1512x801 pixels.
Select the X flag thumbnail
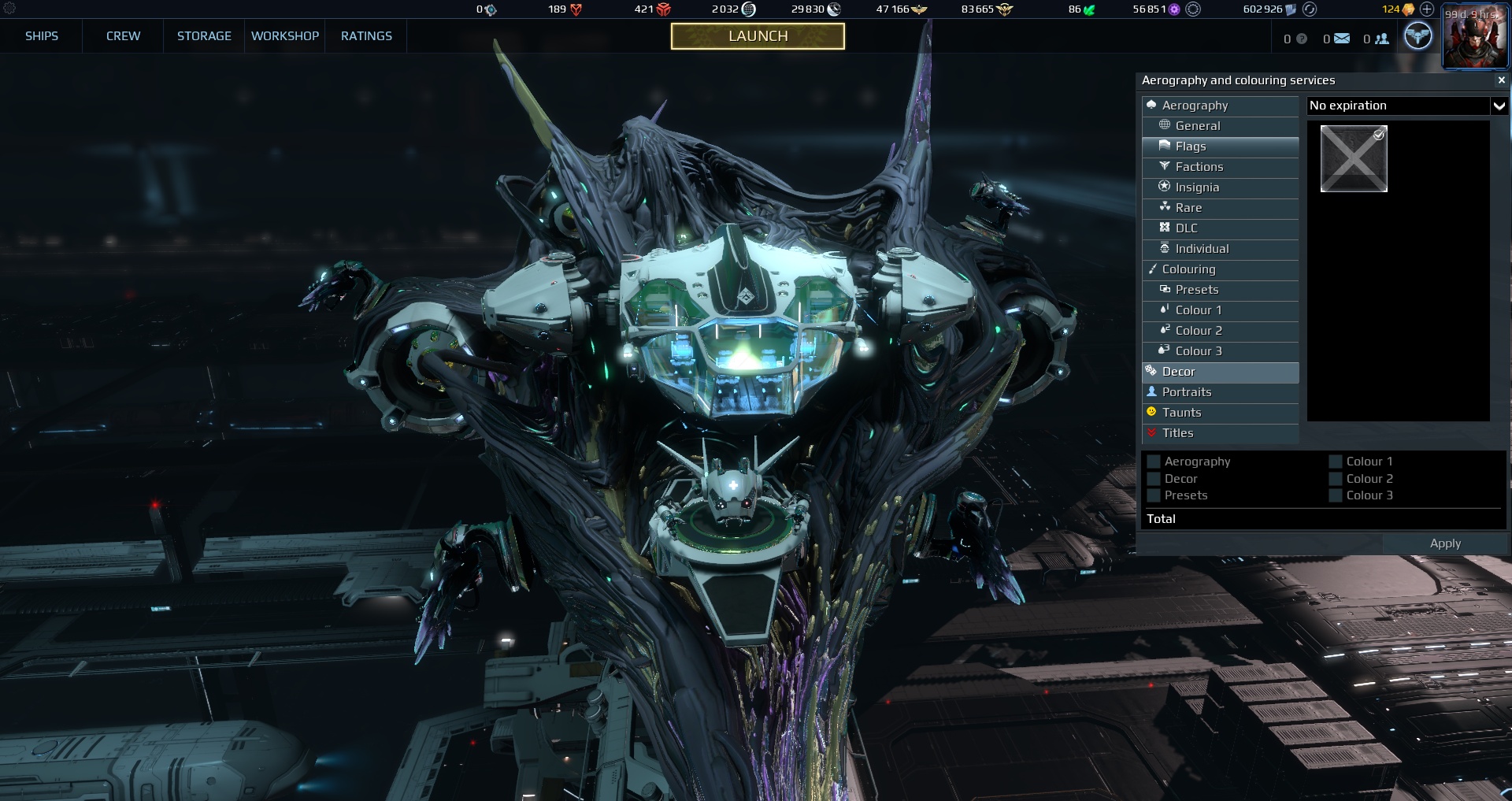(1354, 158)
